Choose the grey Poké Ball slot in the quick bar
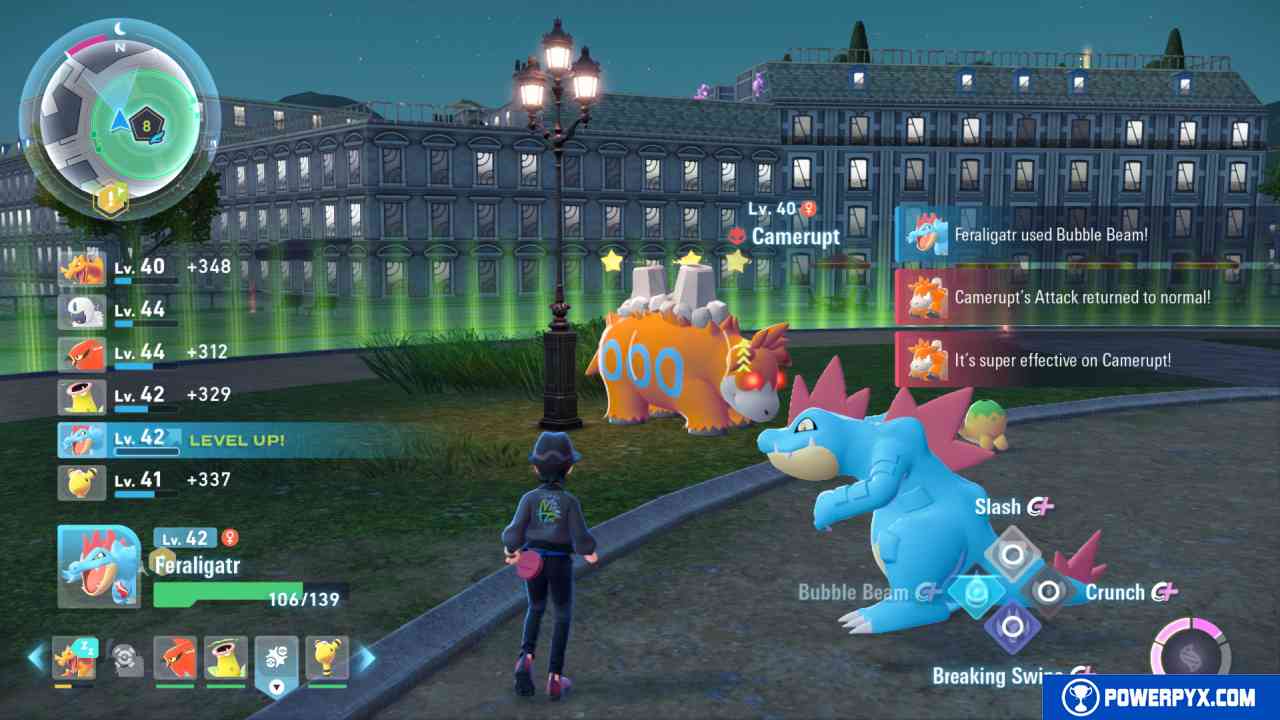This screenshot has width=1280, height=720. pyautogui.click(x=125, y=656)
